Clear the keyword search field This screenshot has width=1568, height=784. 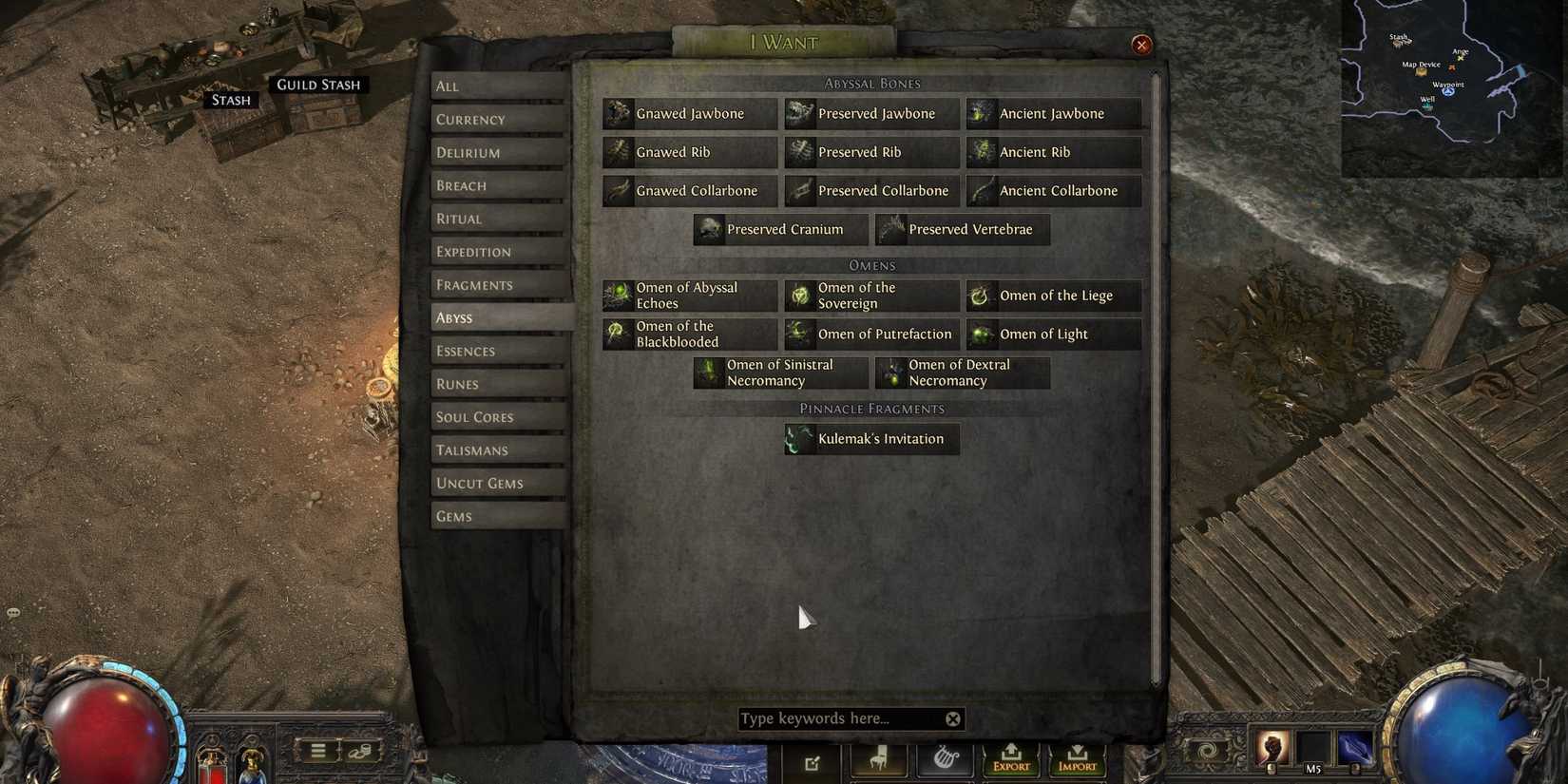pyautogui.click(x=951, y=718)
